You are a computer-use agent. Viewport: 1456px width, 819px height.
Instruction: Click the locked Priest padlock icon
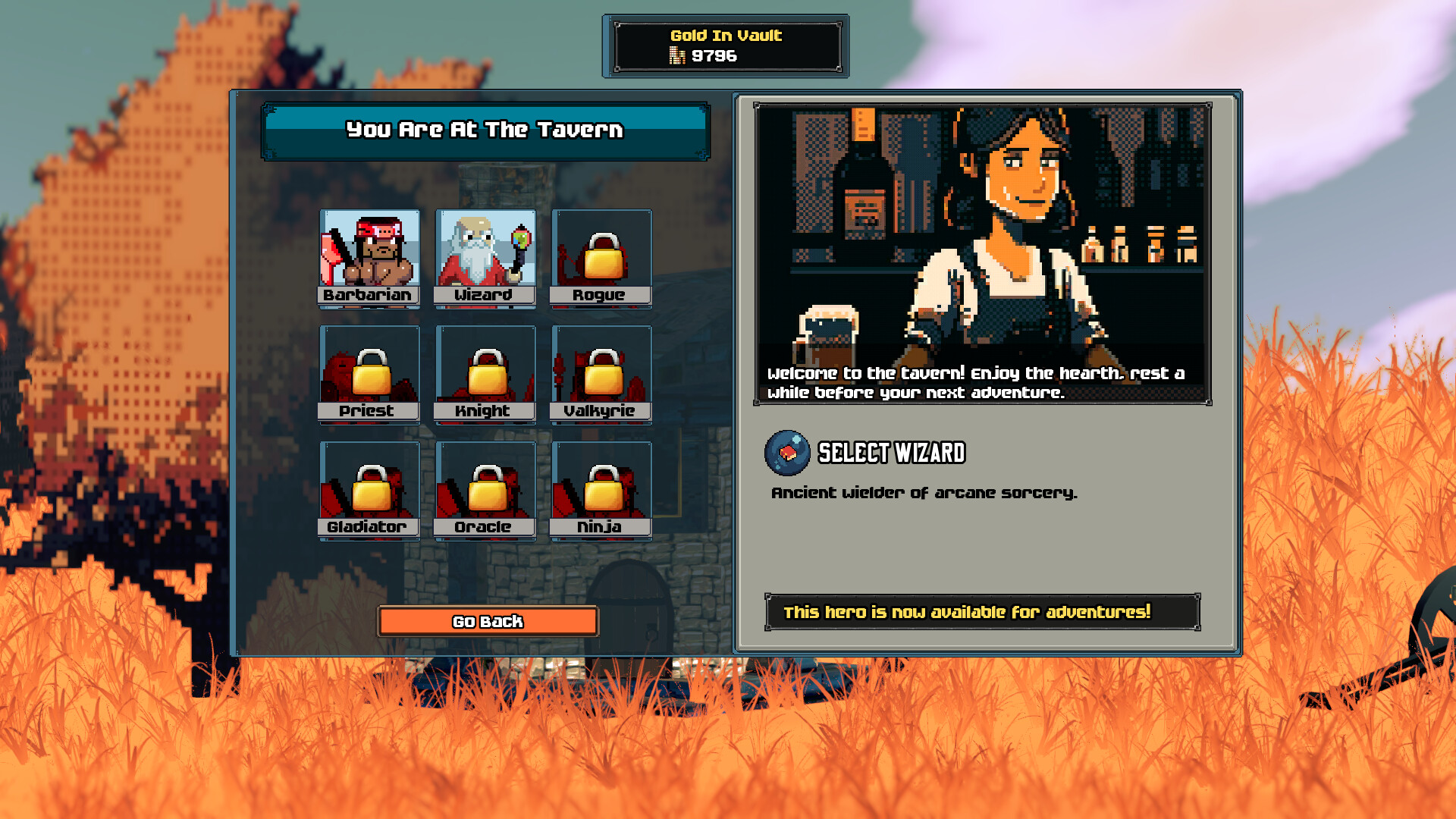pos(370,372)
